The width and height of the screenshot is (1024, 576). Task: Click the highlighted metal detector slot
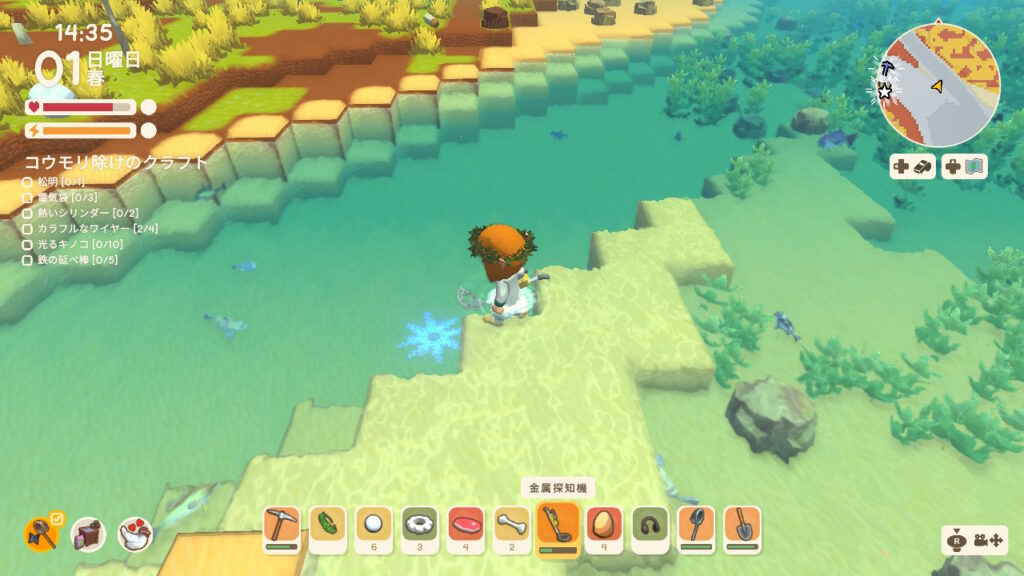(x=558, y=527)
